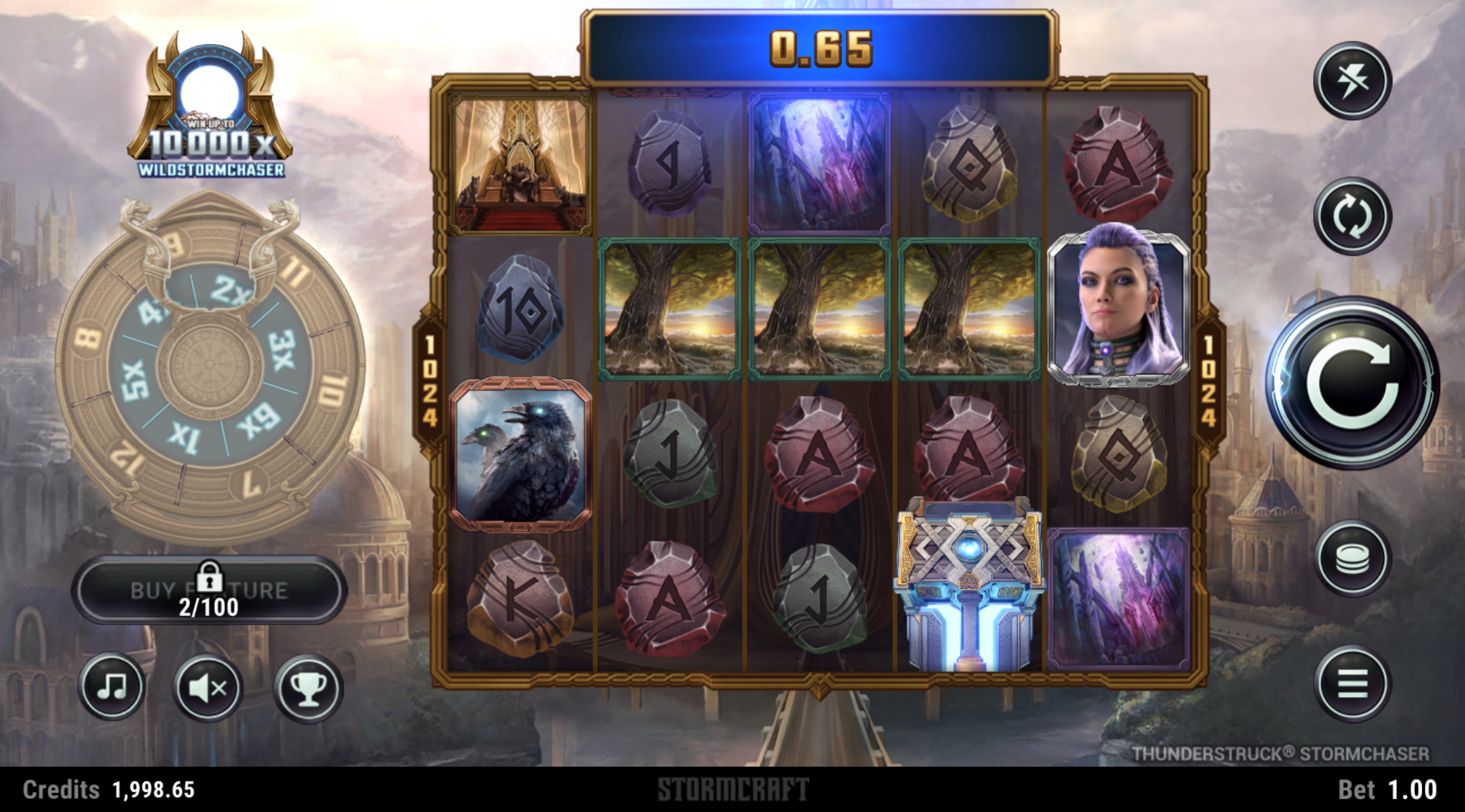Toggle the music note button
Image resolution: width=1465 pixels, height=812 pixels.
click(113, 686)
